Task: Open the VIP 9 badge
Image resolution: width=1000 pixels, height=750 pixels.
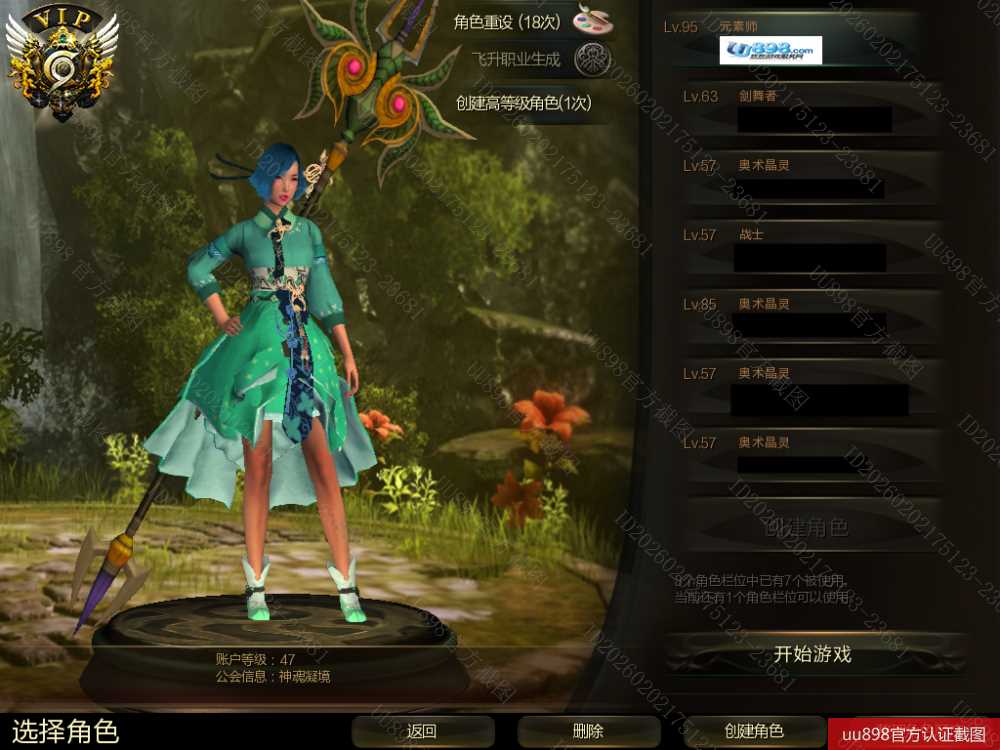Action: coord(62,62)
